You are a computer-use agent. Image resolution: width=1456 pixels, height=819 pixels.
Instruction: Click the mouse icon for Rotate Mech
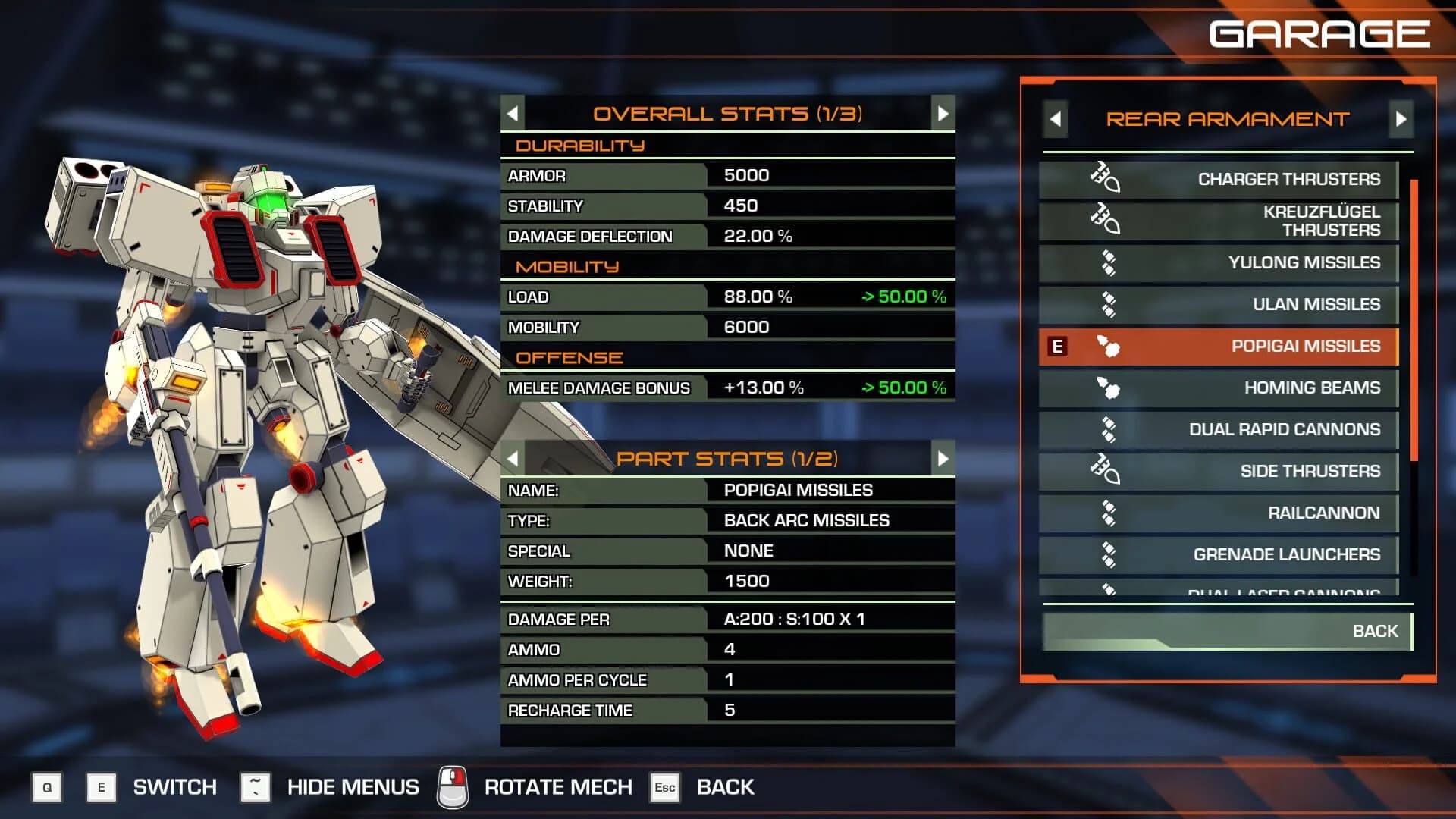[x=453, y=786]
